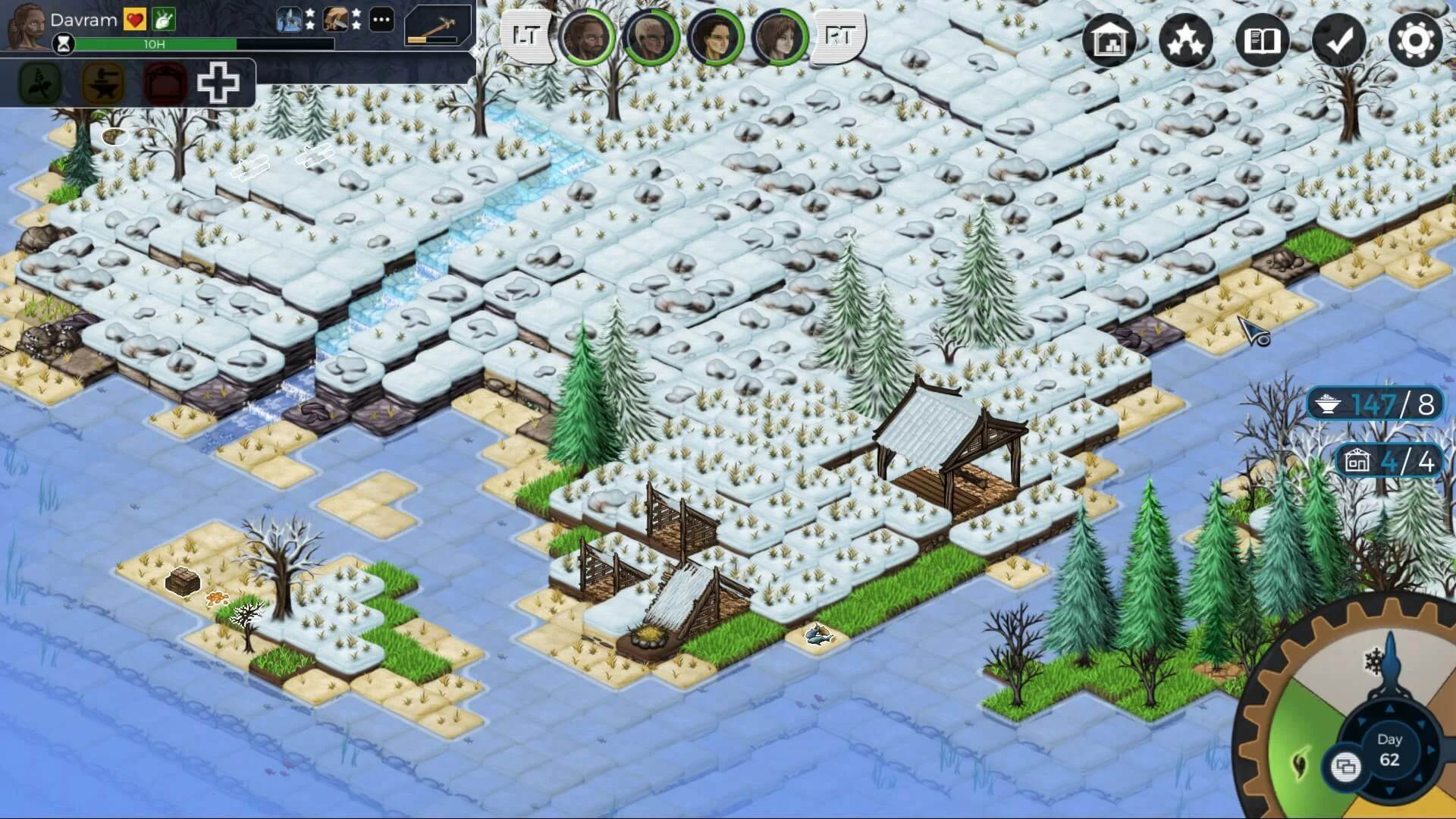
Task: Open the three-dots more skills button
Action: coord(381,20)
